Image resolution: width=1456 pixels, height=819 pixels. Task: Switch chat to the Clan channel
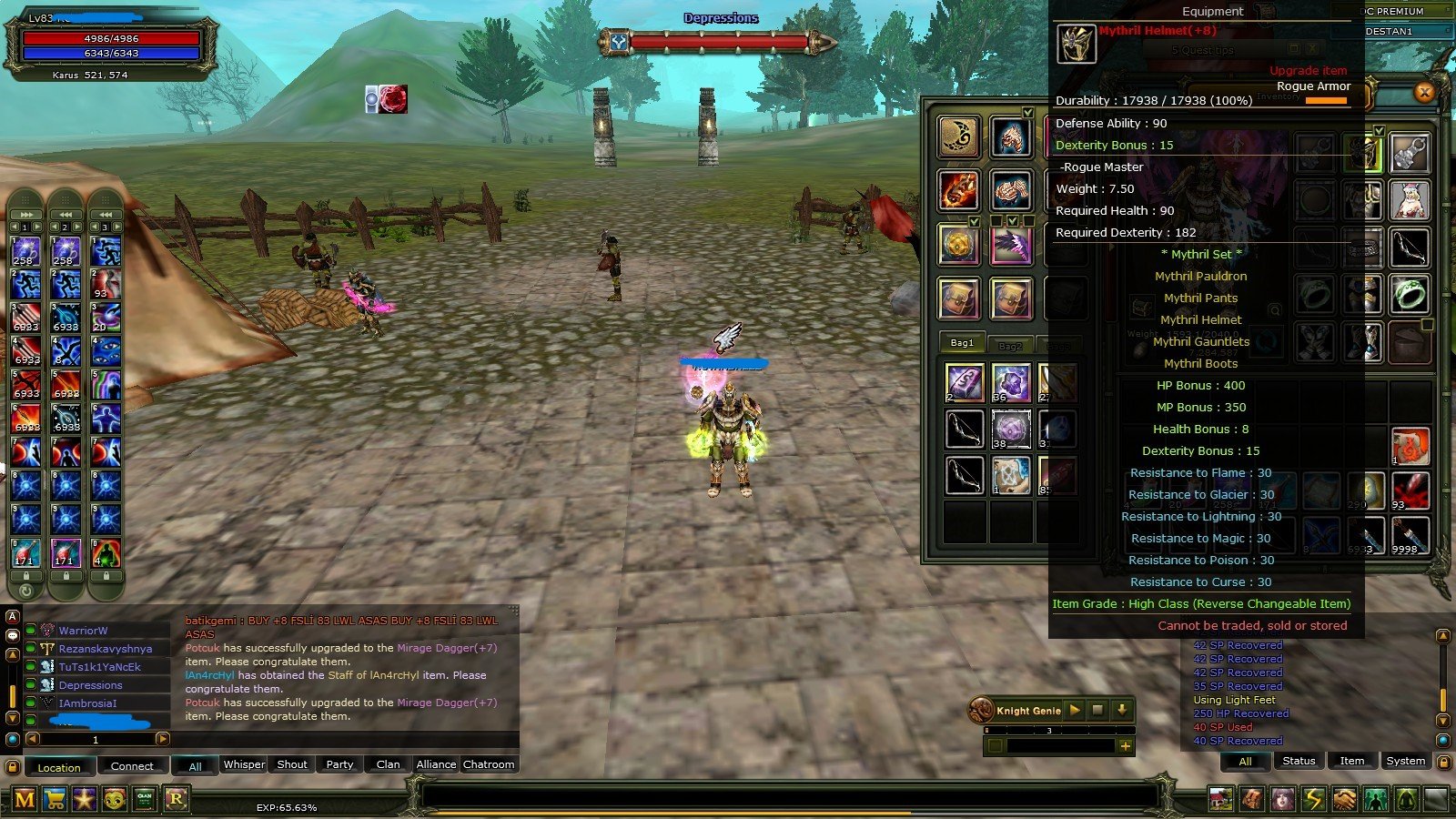click(x=388, y=764)
